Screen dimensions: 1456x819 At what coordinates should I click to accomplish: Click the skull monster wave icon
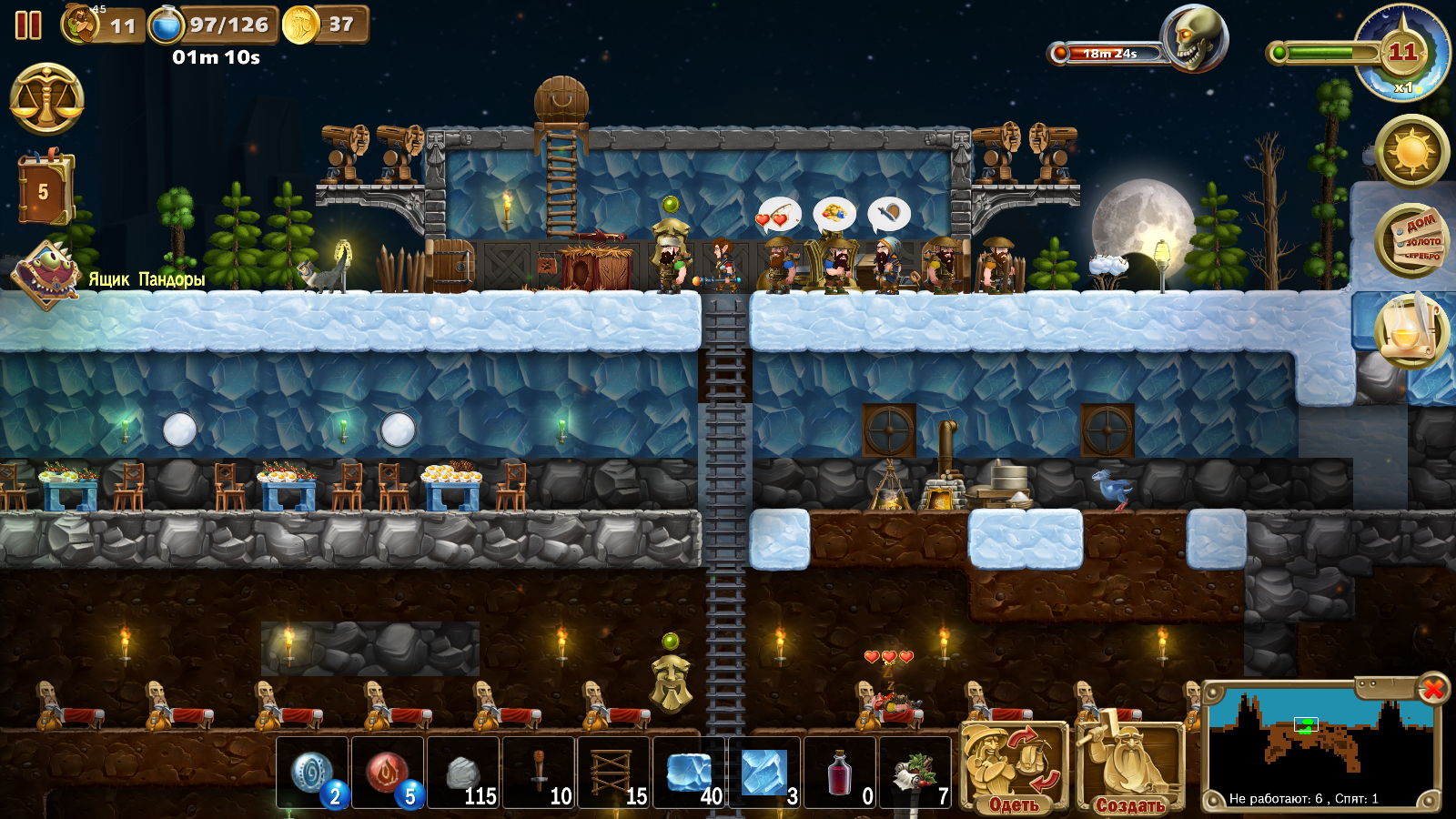pos(1193,40)
